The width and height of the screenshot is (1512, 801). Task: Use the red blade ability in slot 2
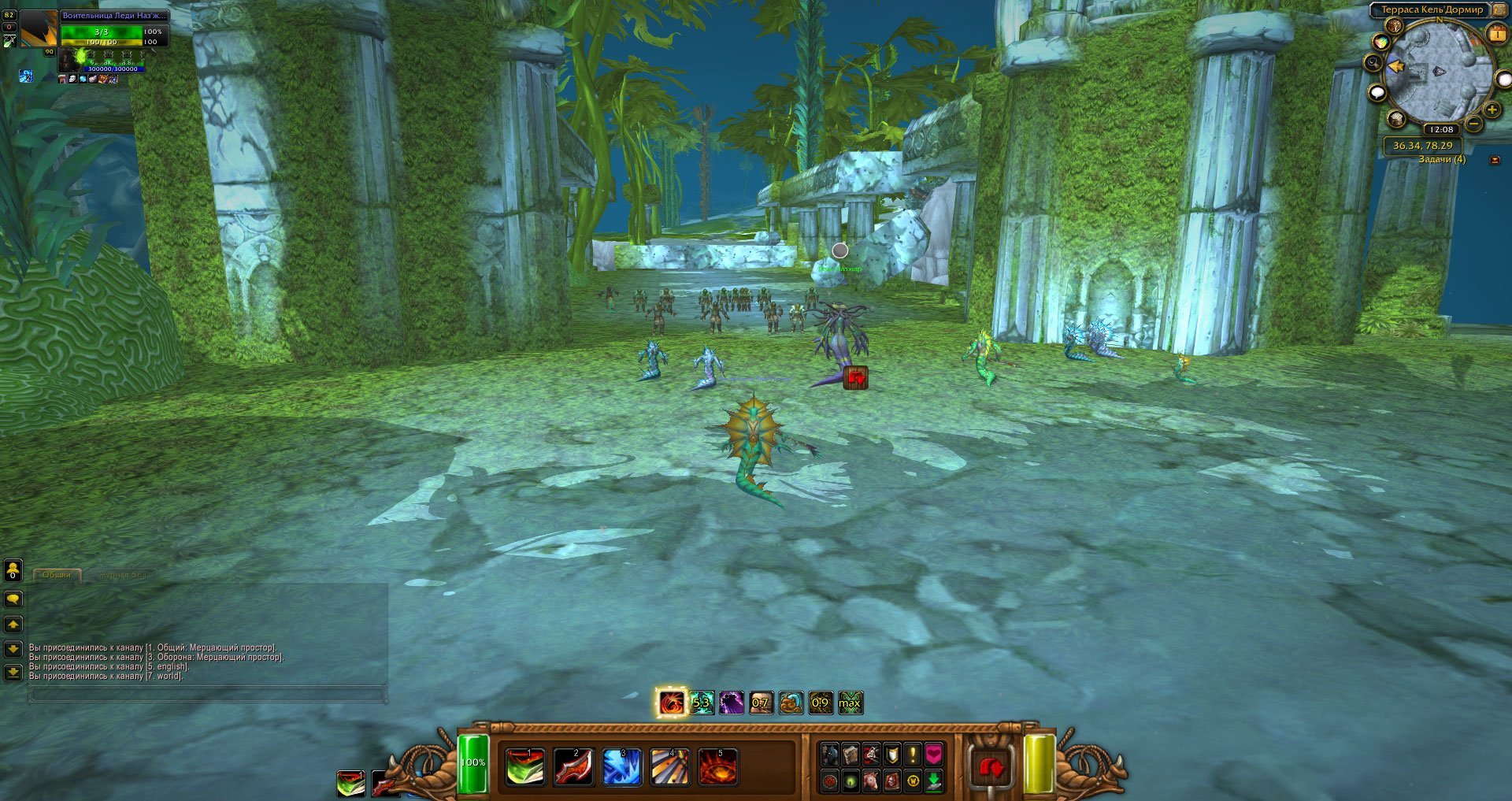(x=573, y=767)
